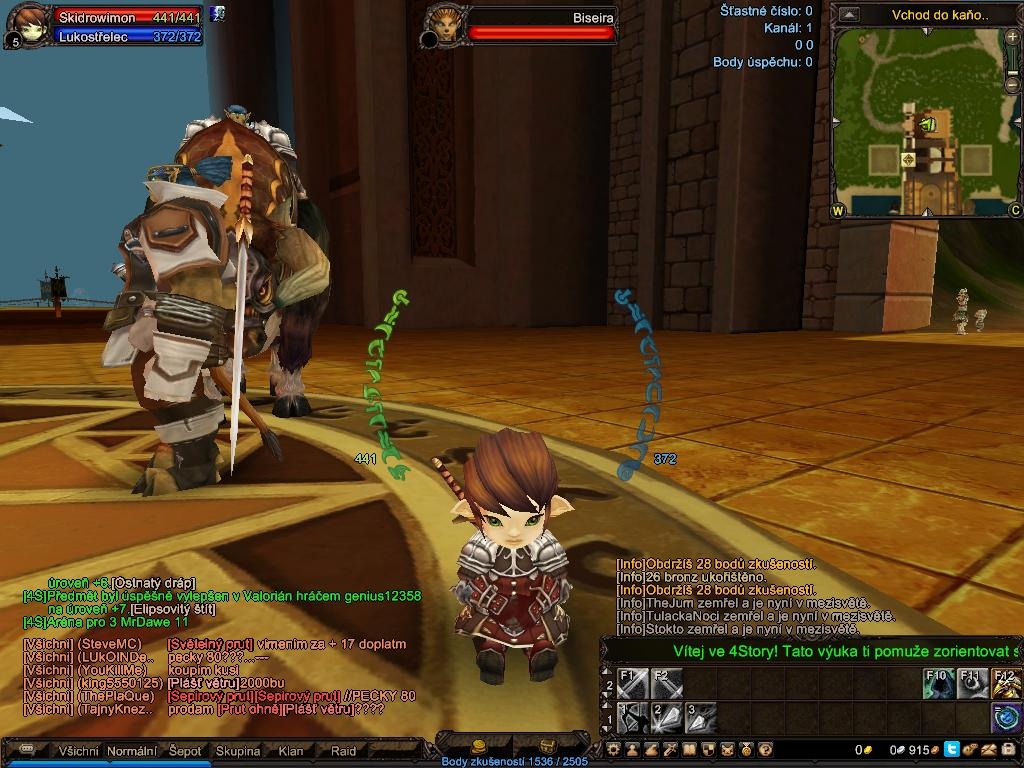Zoom out the minimap with minus button
This screenshot has width=1024, height=768.
click(x=1013, y=85)
